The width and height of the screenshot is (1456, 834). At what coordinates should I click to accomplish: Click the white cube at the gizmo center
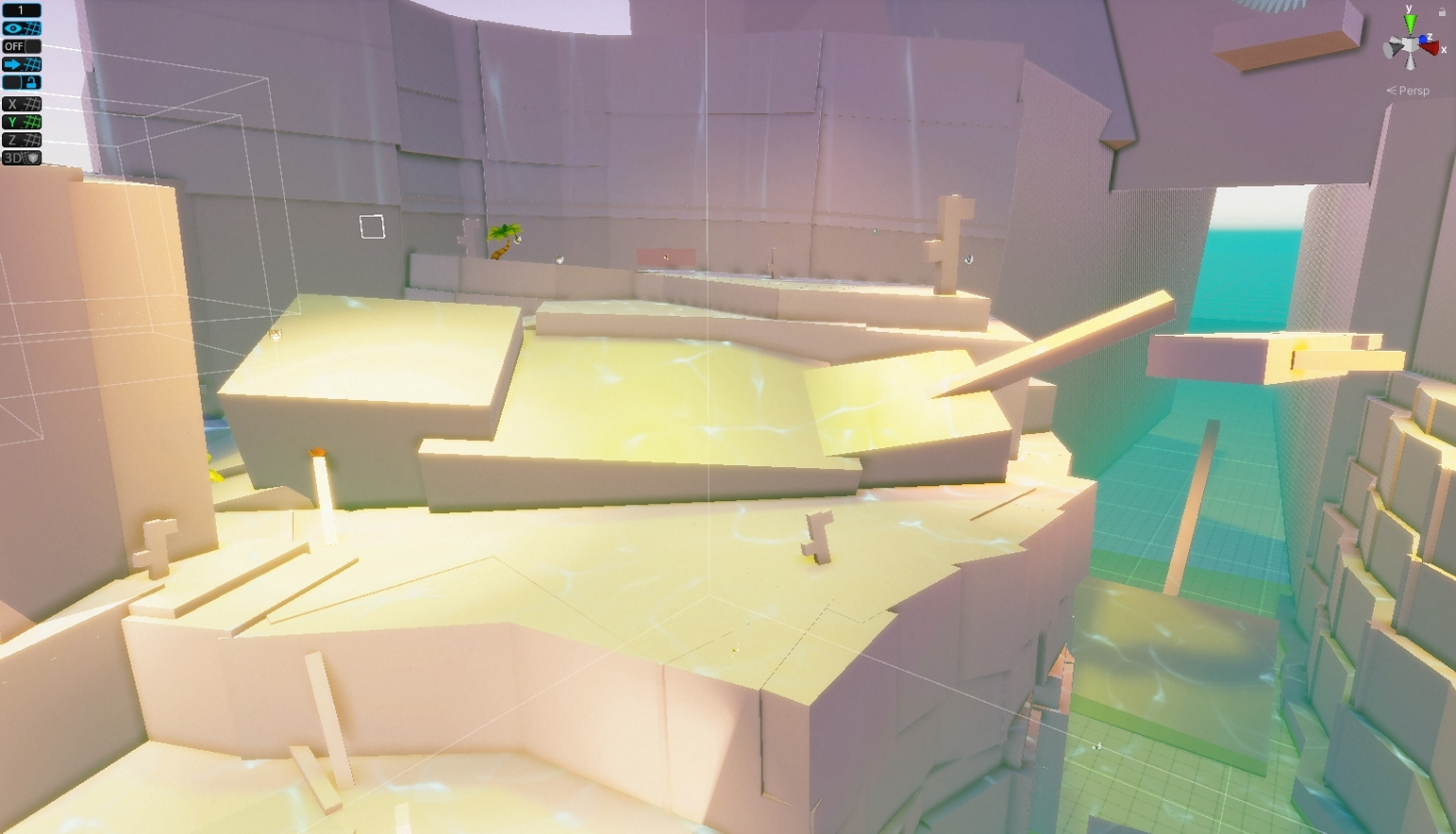(x=1410, y=45)
